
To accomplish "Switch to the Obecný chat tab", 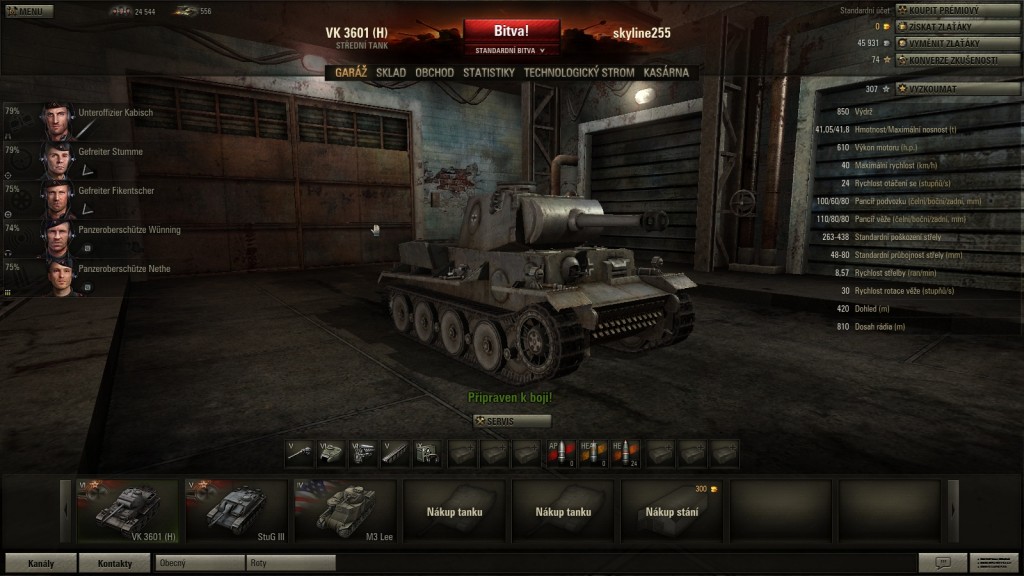I will (x=199, y=563).
